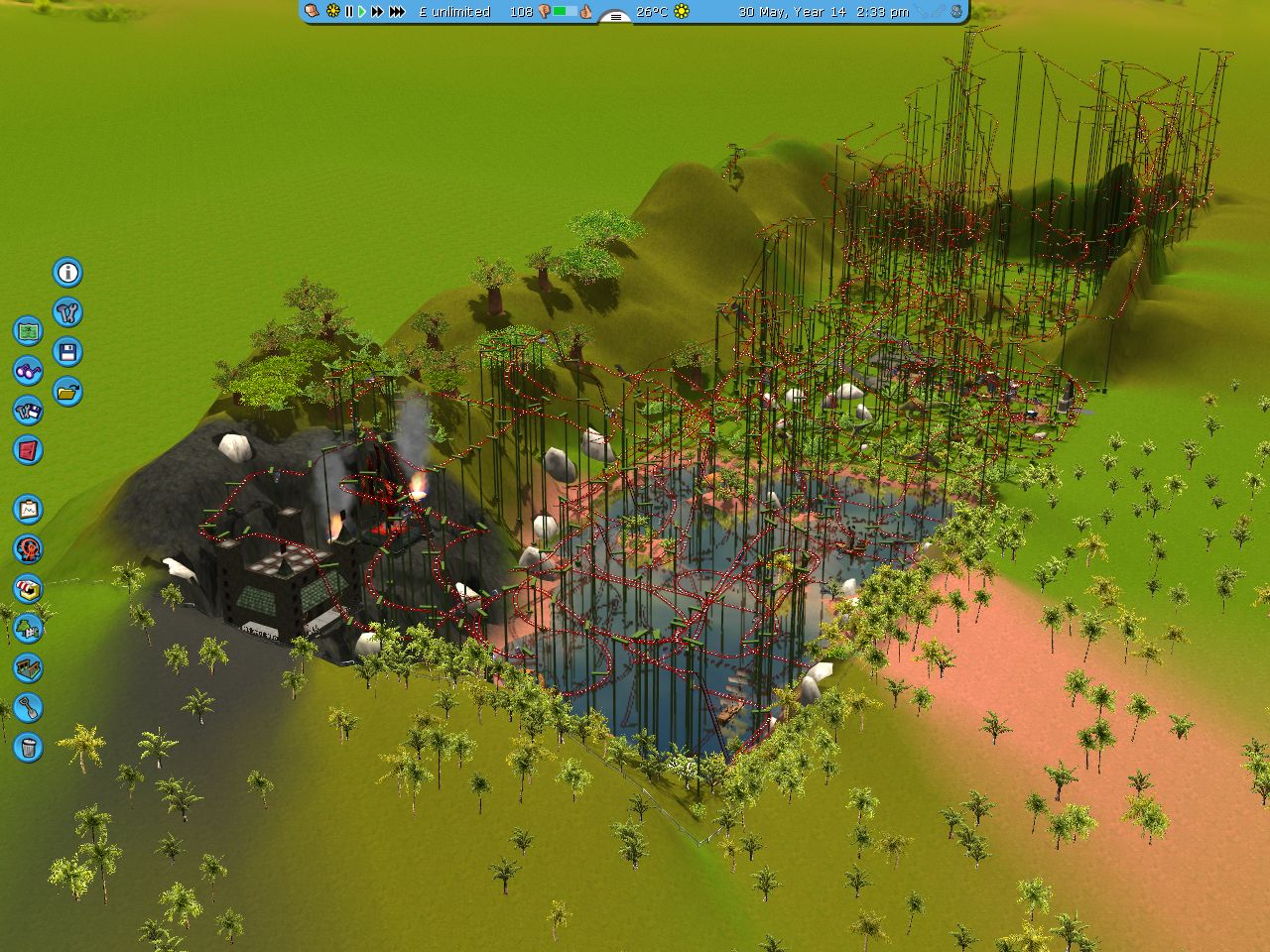
Task: Open the park information button
Action: tap(67, 273)
